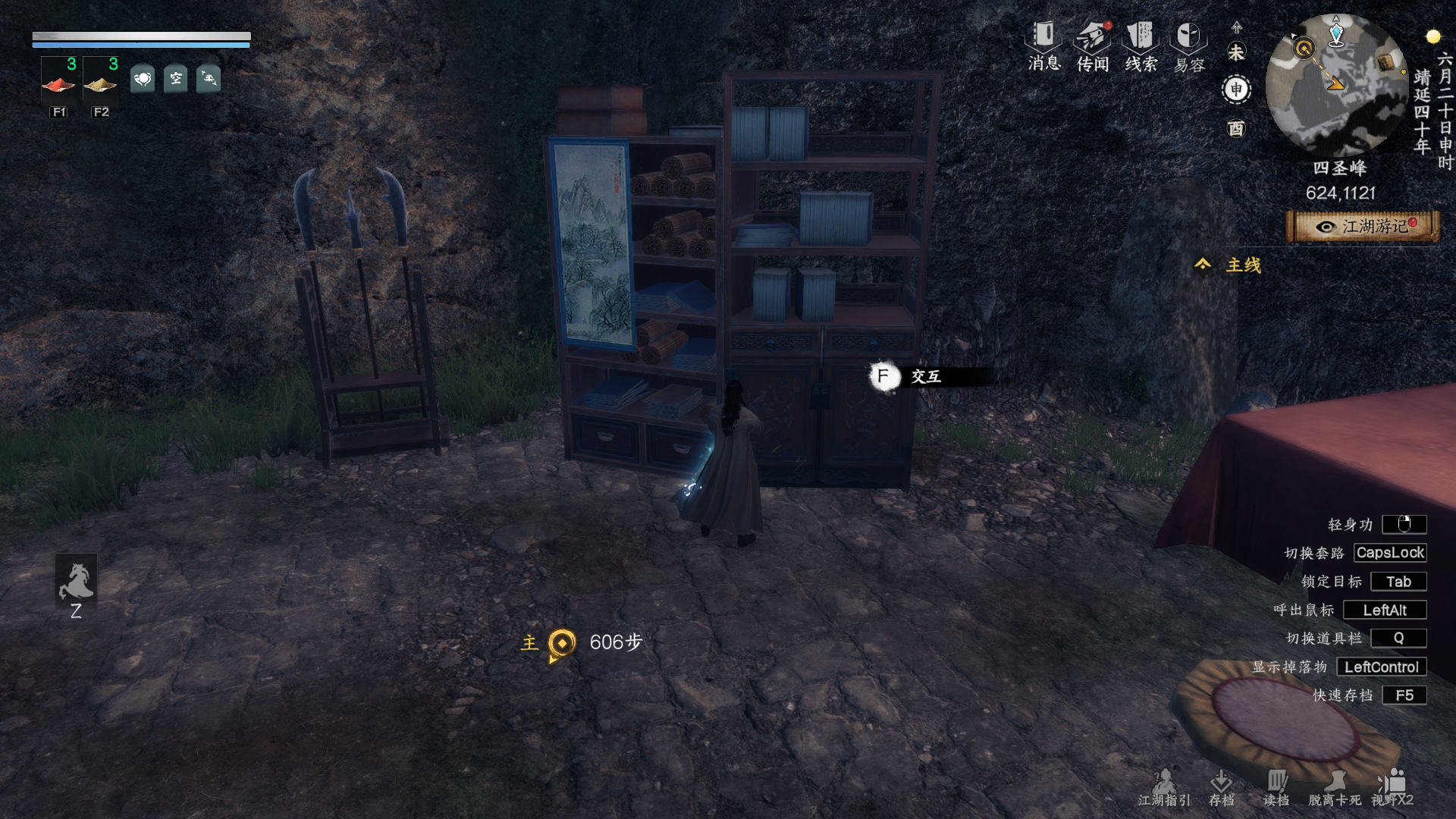Screen dimensions: 1456x819
Task: Select the 柔 stance badge
Action: click(209, 78)
